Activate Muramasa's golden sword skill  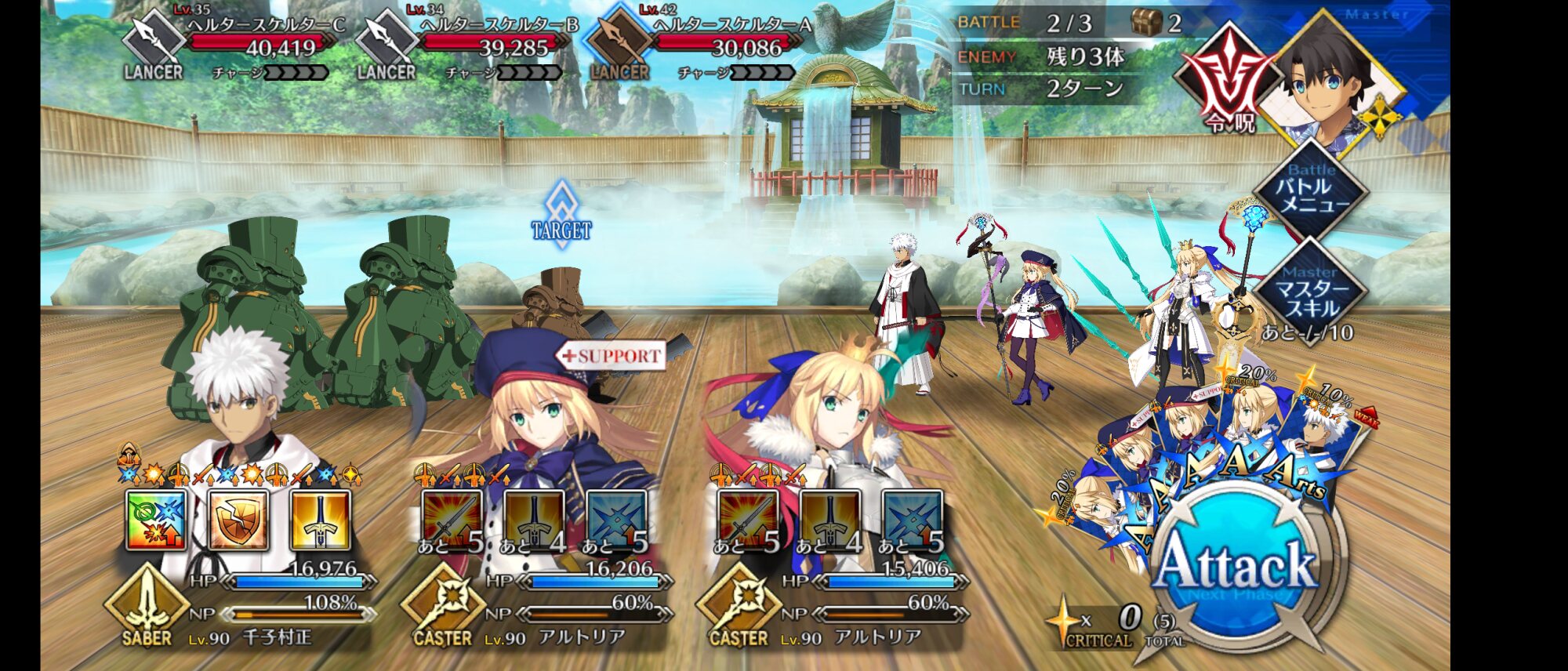point(320,520)
